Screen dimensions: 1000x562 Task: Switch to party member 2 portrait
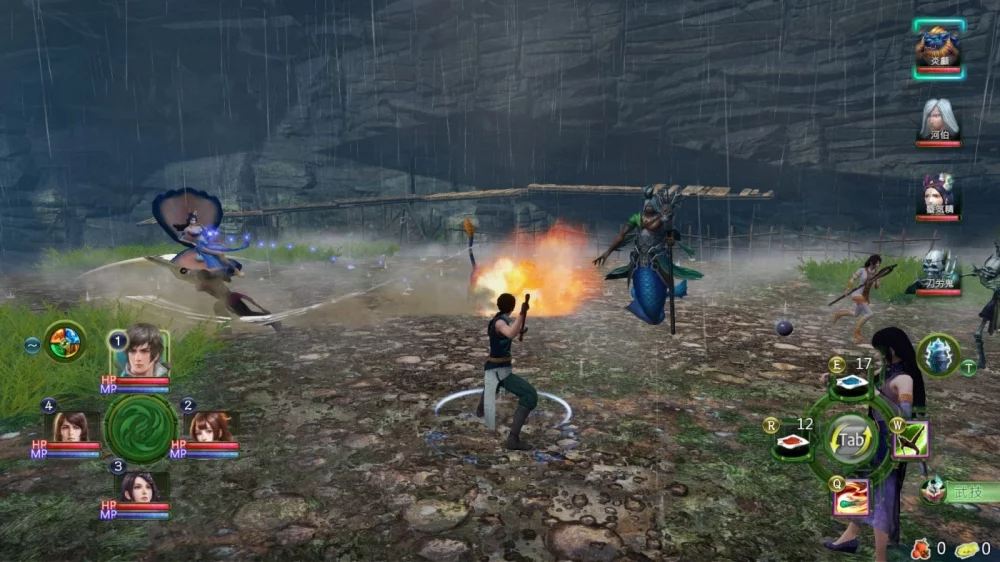click(x=209, y=425)
